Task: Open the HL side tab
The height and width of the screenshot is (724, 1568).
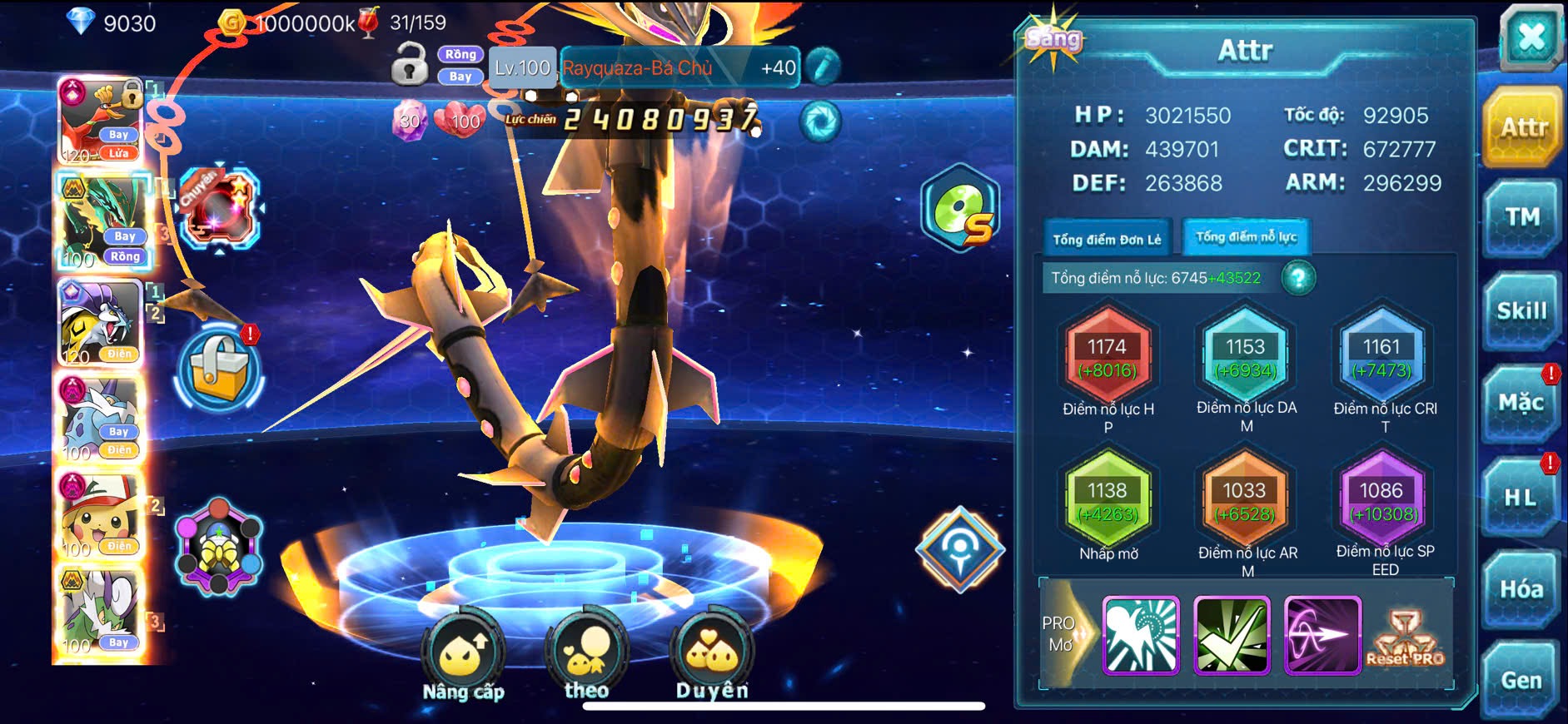Action: point(1520,498)
